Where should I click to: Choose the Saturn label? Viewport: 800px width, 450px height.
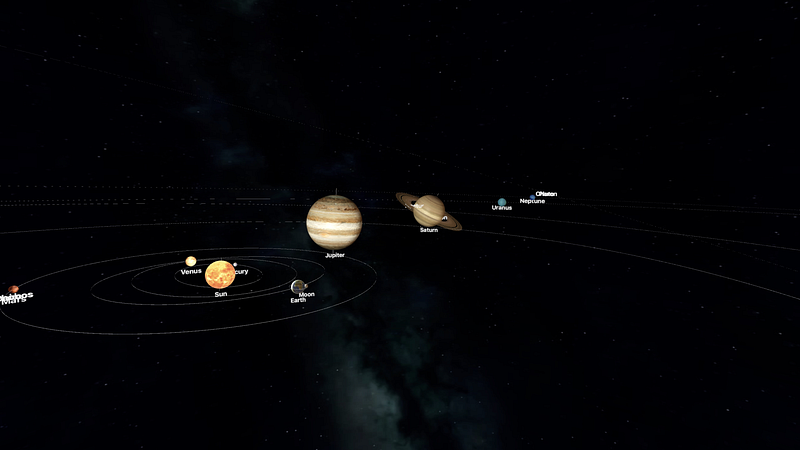(x=429, y=230)
